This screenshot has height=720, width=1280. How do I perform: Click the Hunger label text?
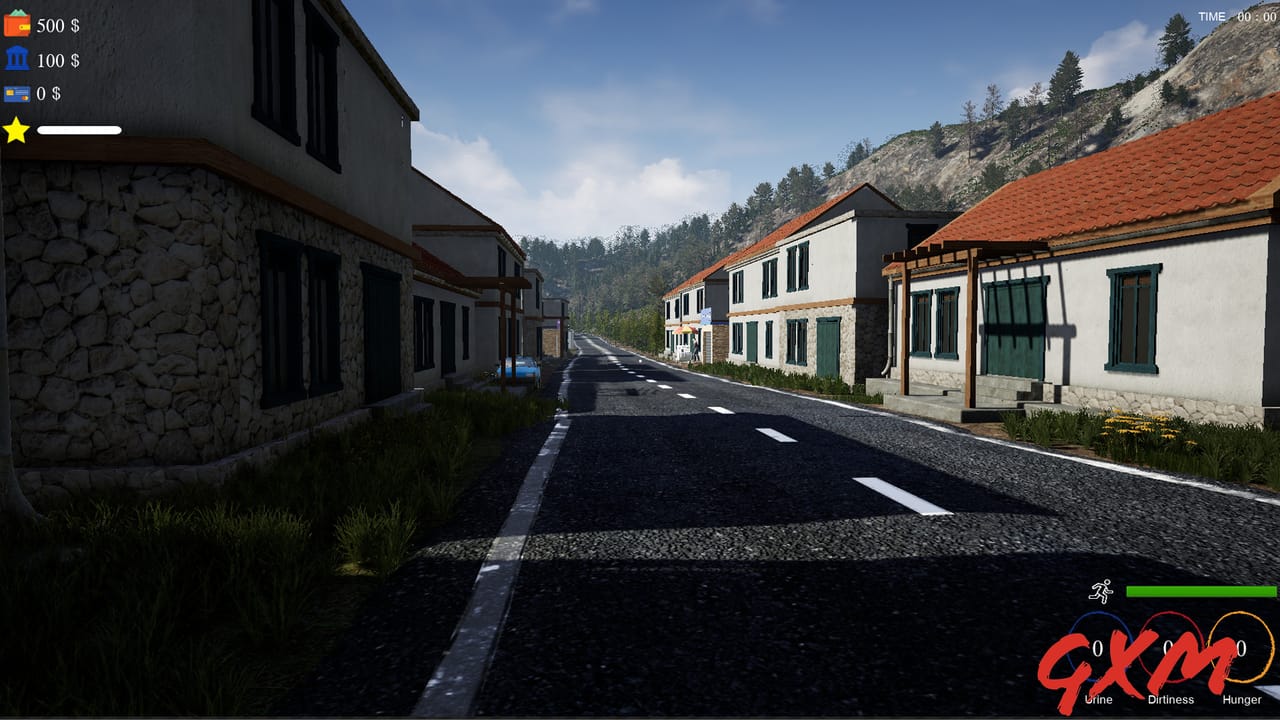tap(1242, 700)
